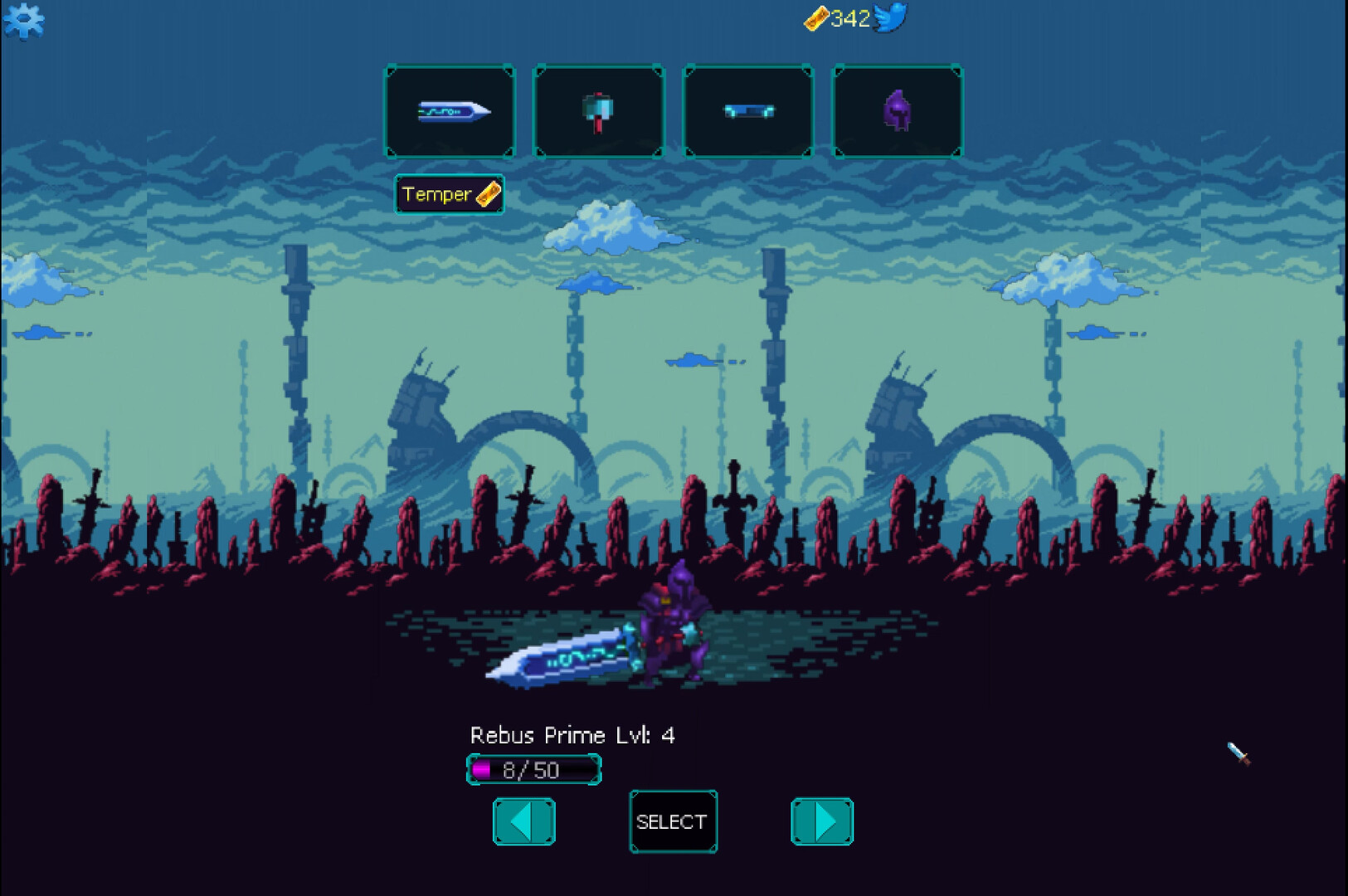Image resolution: width=1348 pixels, height=896 pixels.
Task: Click the ticket icon inside the Temper button
Action: tap(488, 194)
